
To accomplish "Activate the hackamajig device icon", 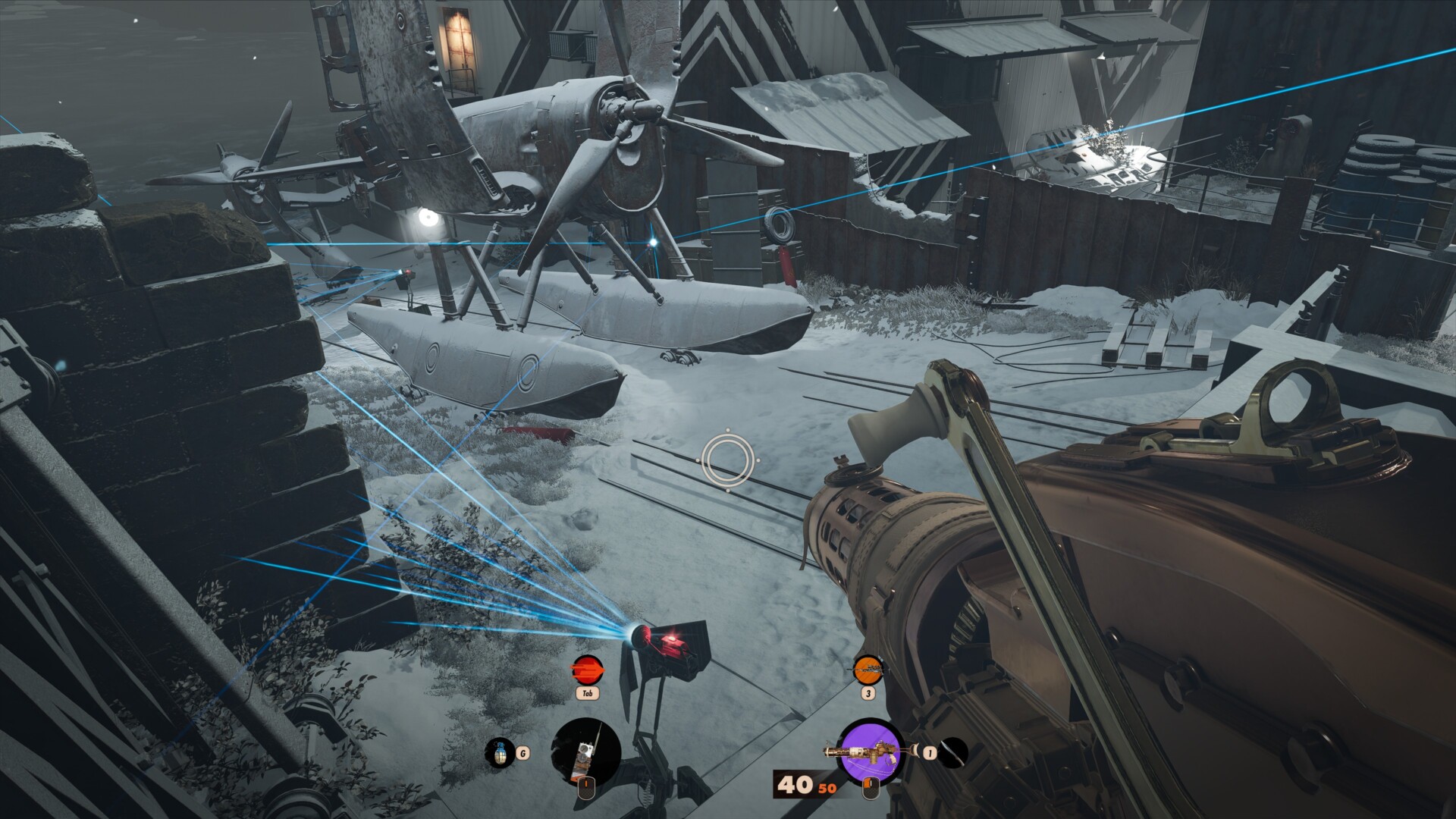I will click(585, 752).
